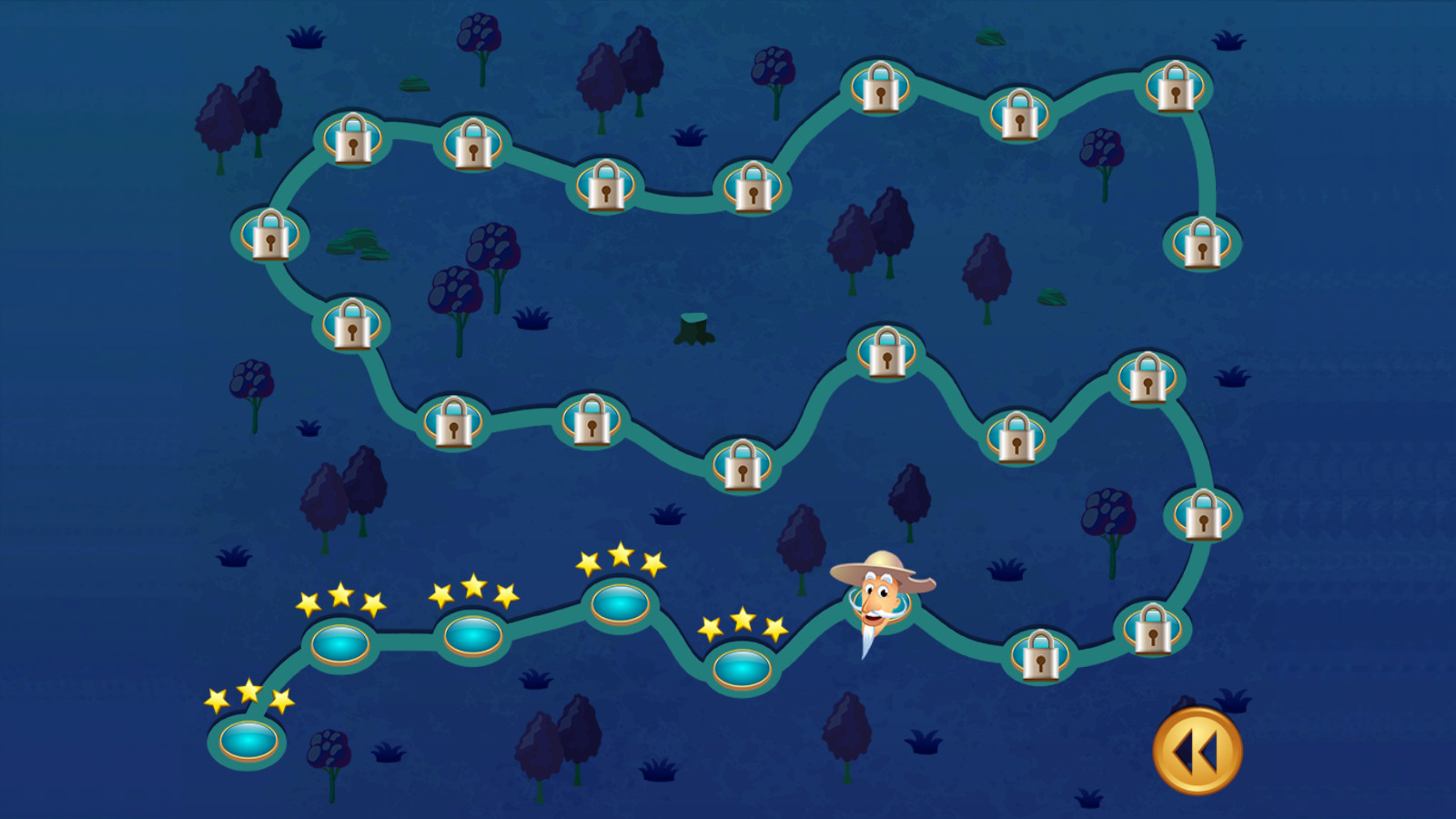Click the golden rewind back button
The width and height of the screenshot is (1456, 819).
click(x=1197, y=752)
